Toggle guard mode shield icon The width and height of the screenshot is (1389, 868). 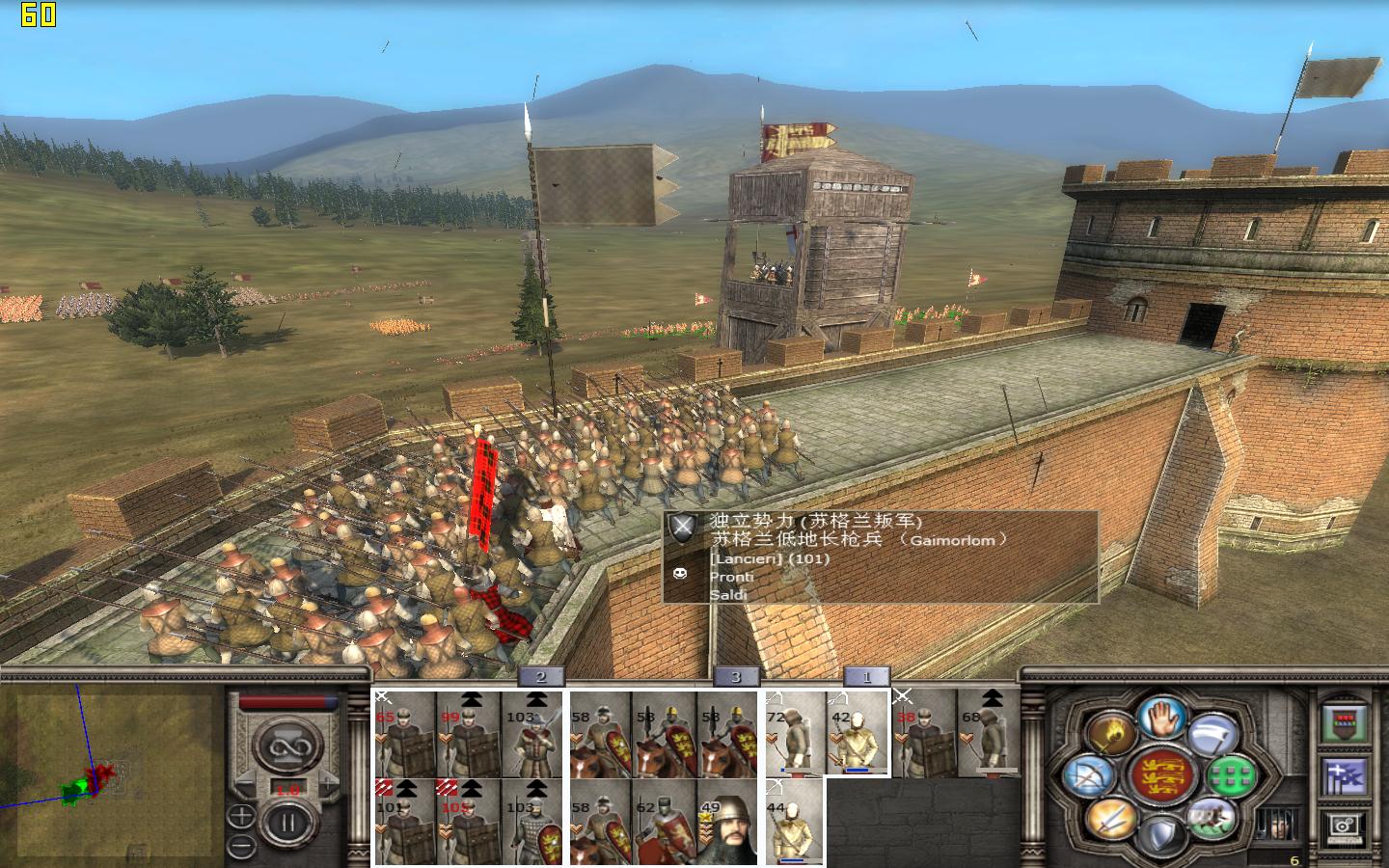(x=1161, y=835)
